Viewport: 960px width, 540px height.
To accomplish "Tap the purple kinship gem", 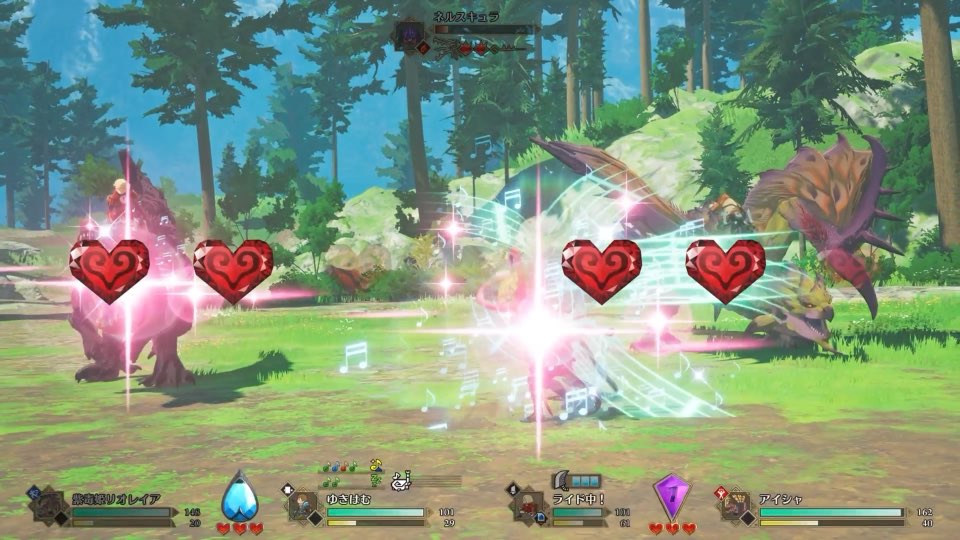I will (x=671, y=497).
